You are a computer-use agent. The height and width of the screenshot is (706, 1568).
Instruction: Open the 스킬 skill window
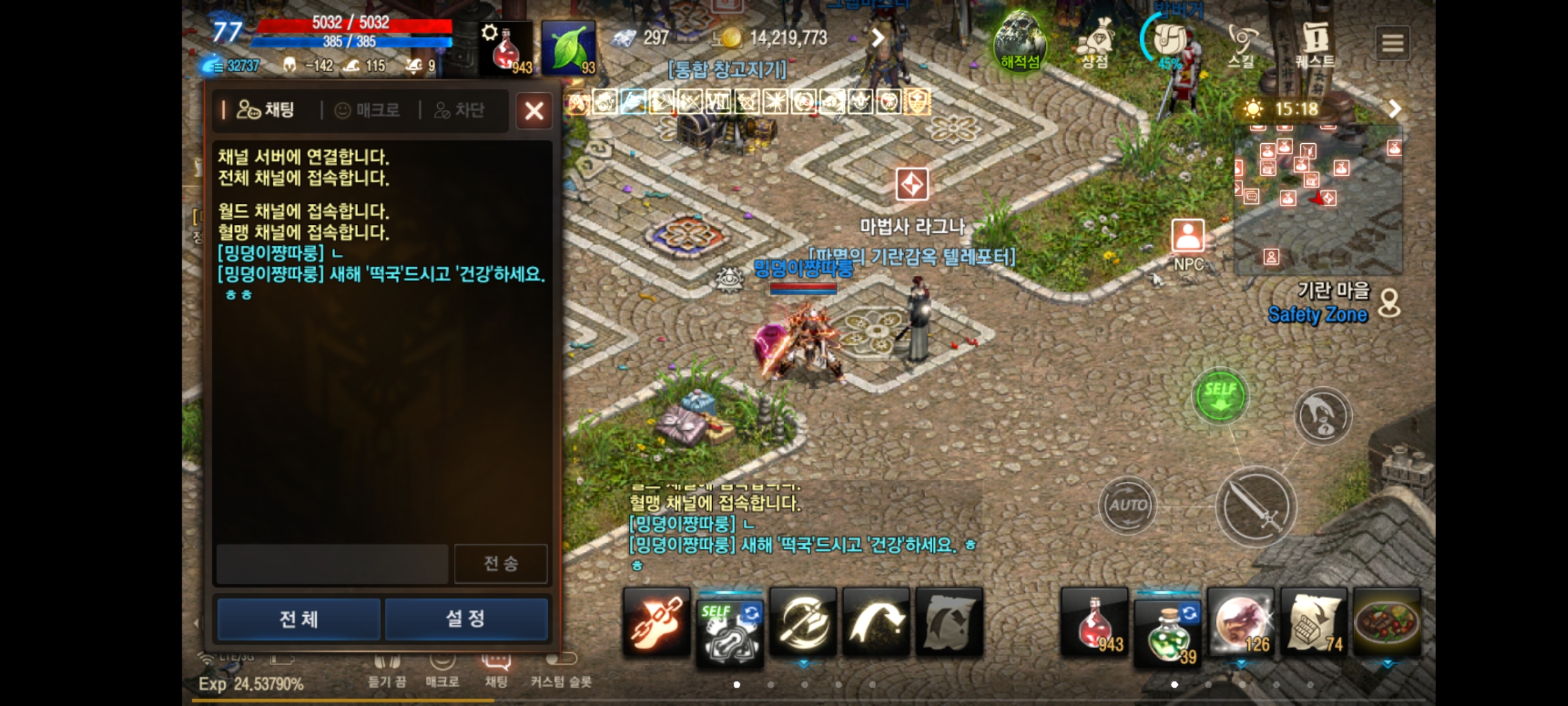(x=1240, y=41)
